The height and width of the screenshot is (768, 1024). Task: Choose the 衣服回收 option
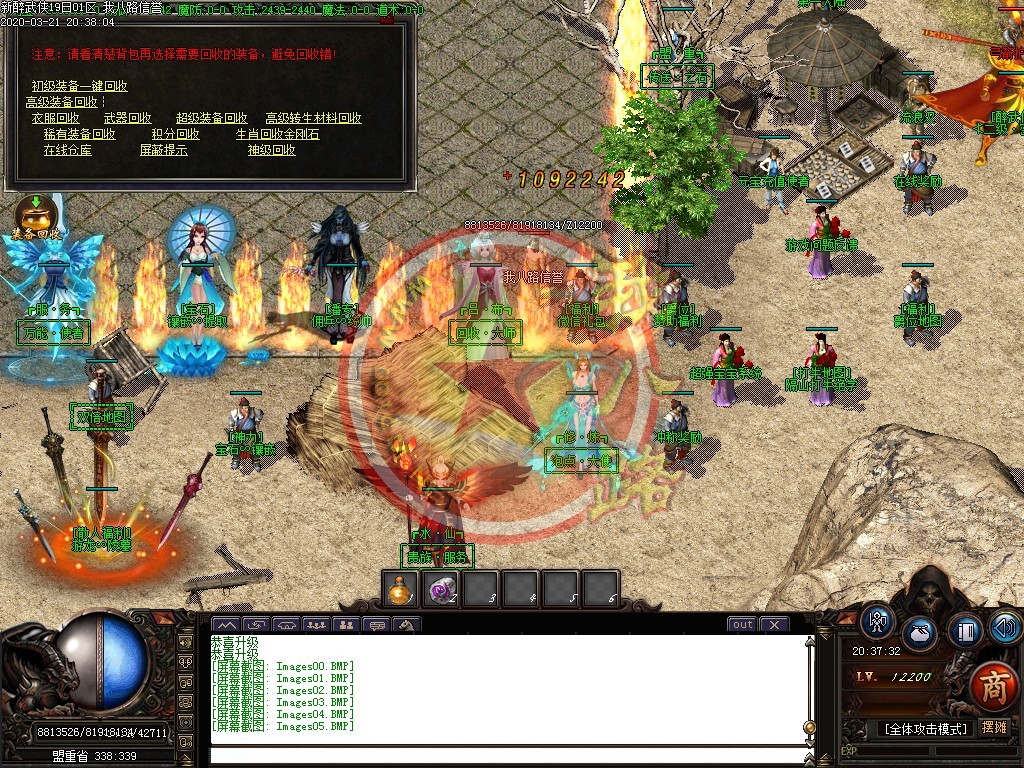pyautogui.click(x=56, y=118)
